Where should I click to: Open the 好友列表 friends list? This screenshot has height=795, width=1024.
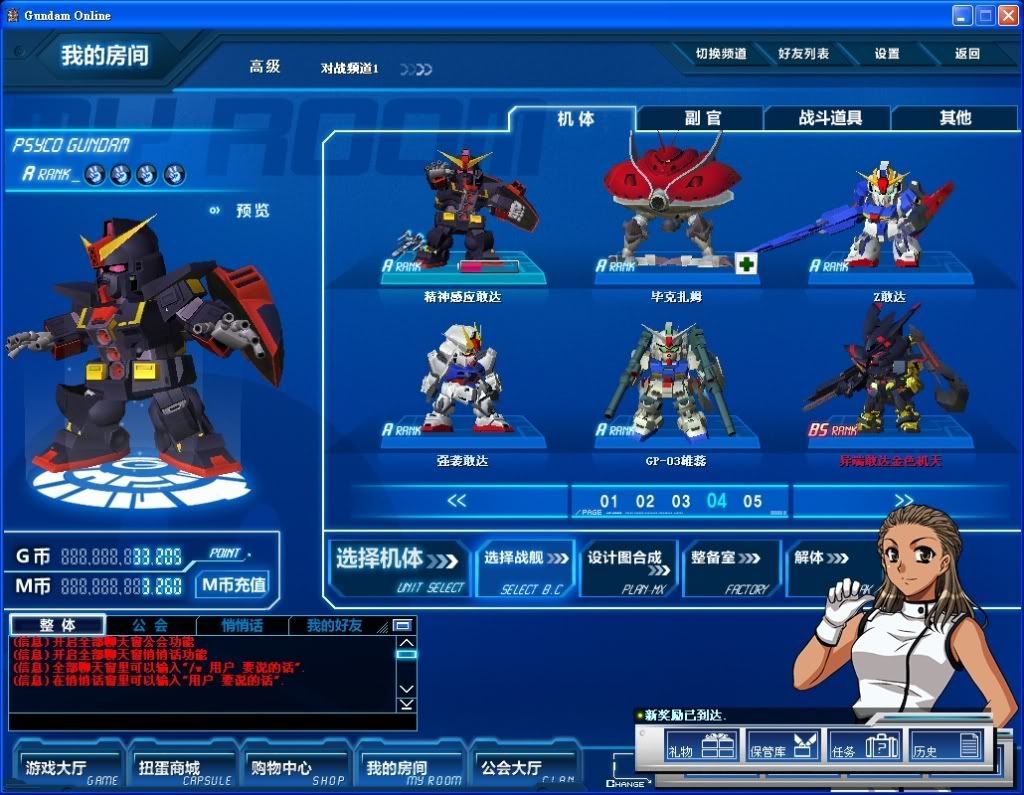tap(803, 54)
